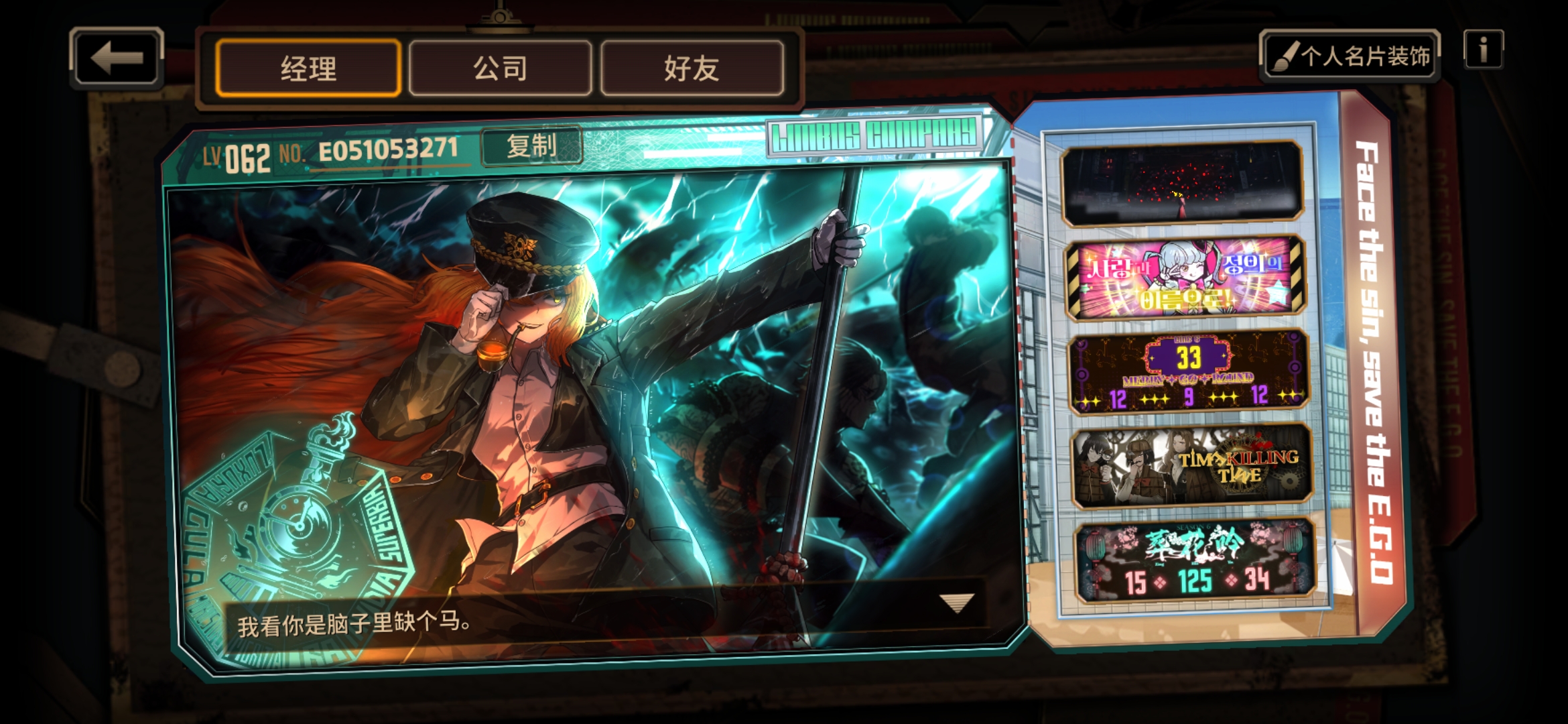Pick the cherry blossom 15-125-34 banner

click(x=1194, y=562)
